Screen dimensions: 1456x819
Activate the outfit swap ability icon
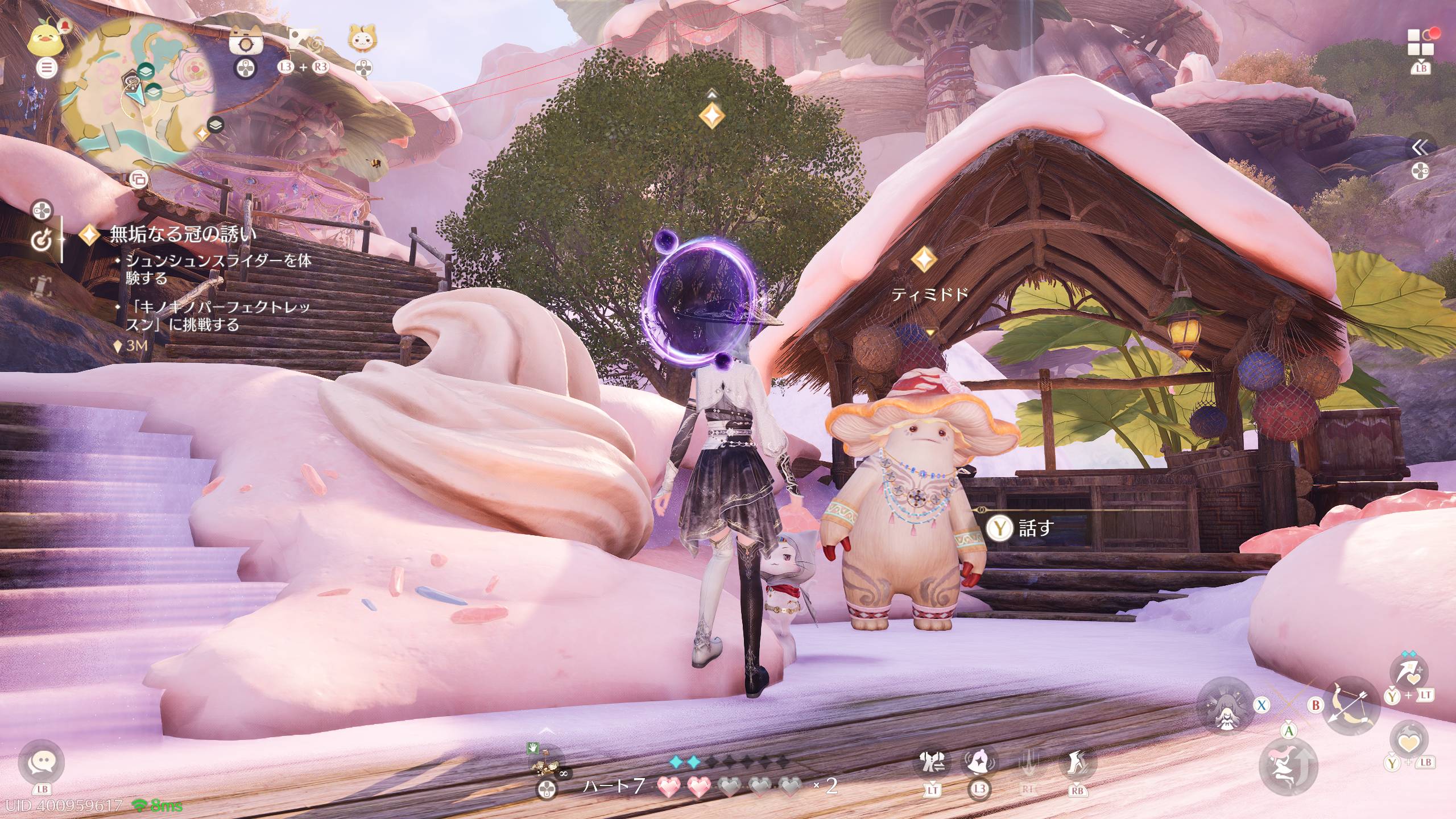coord(933,764)
